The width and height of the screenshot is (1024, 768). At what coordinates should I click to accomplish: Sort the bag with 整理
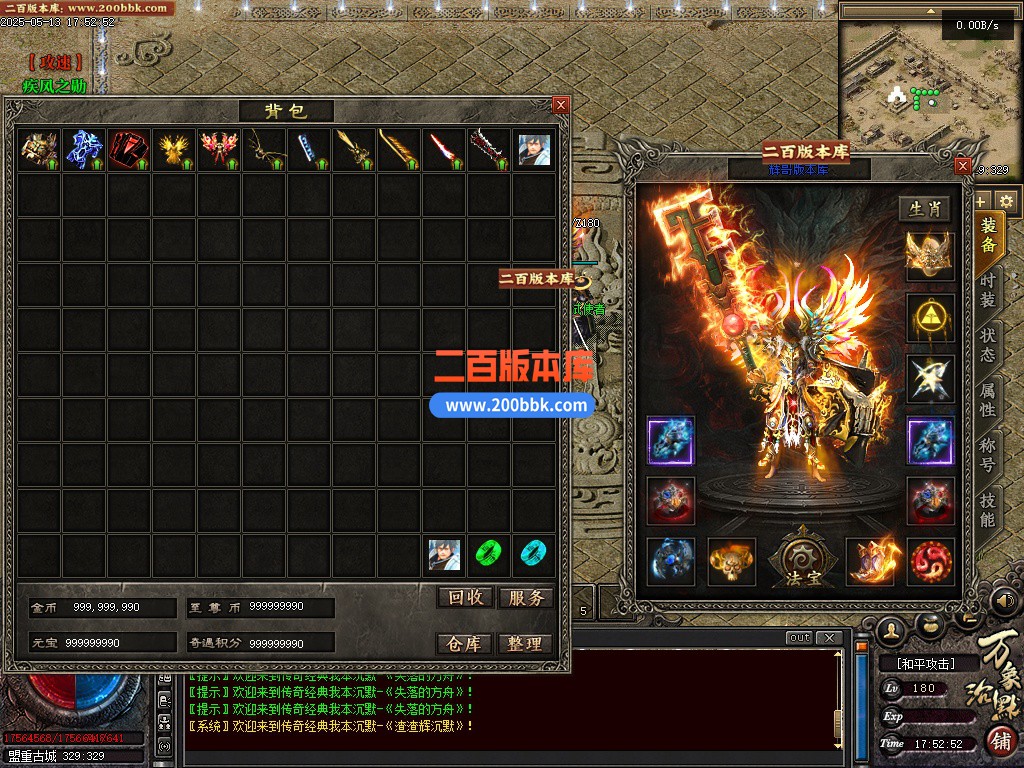pyautogui.click(x=525, y=643)
